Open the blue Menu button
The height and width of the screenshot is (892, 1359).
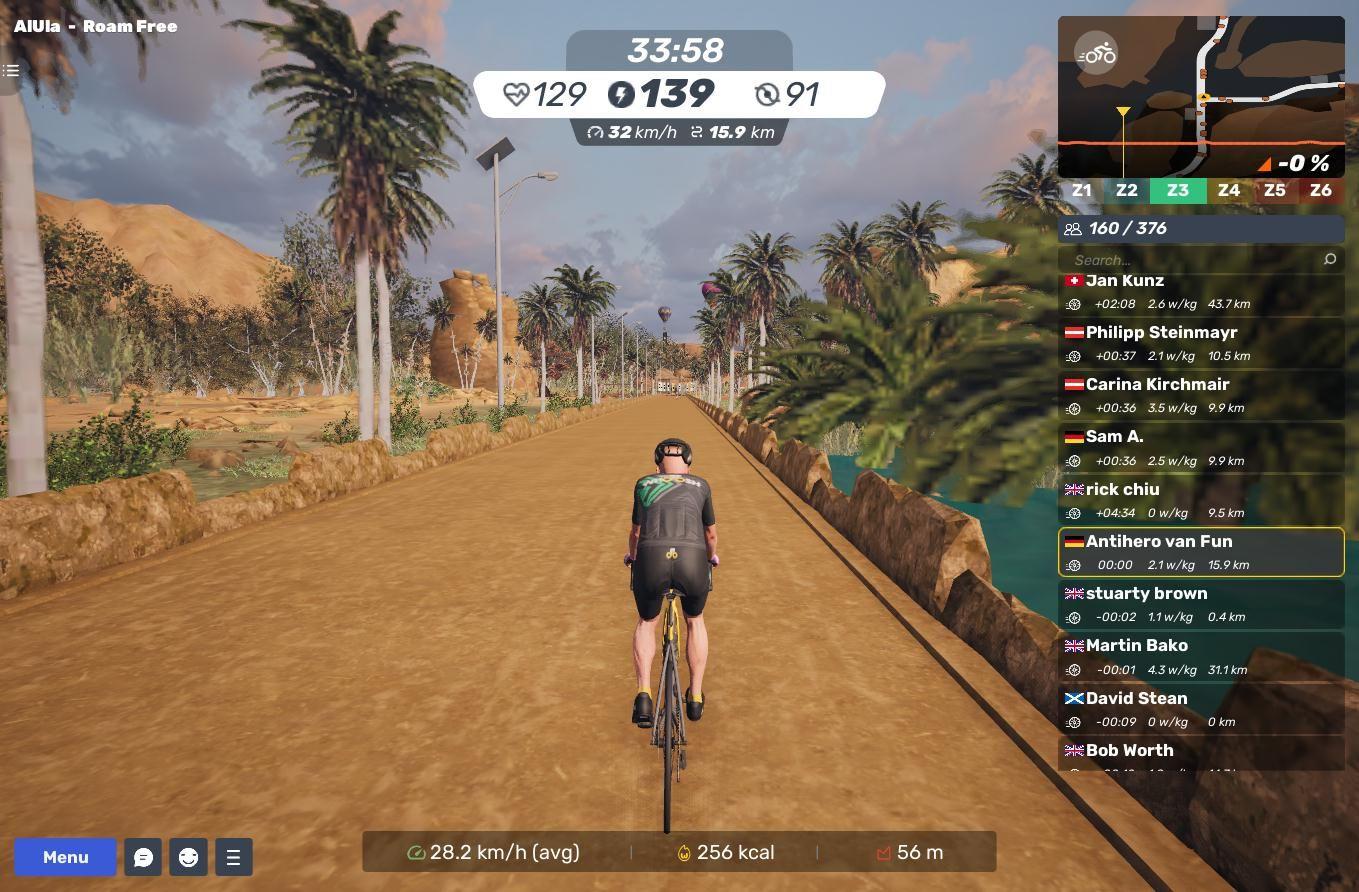click(65, 857)
